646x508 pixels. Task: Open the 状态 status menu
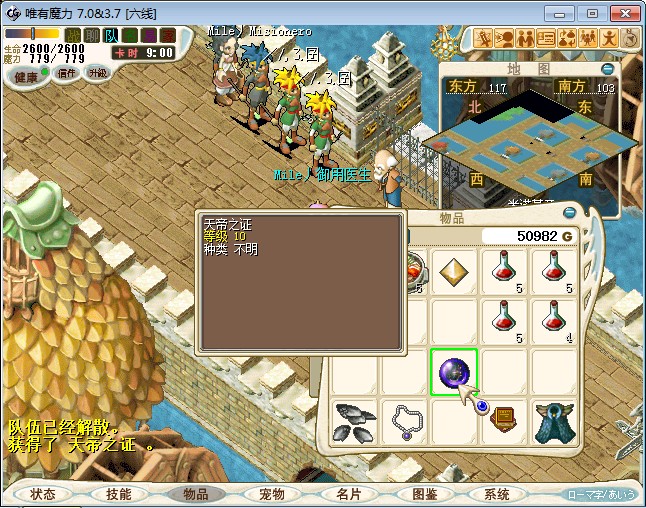[43, 494]
